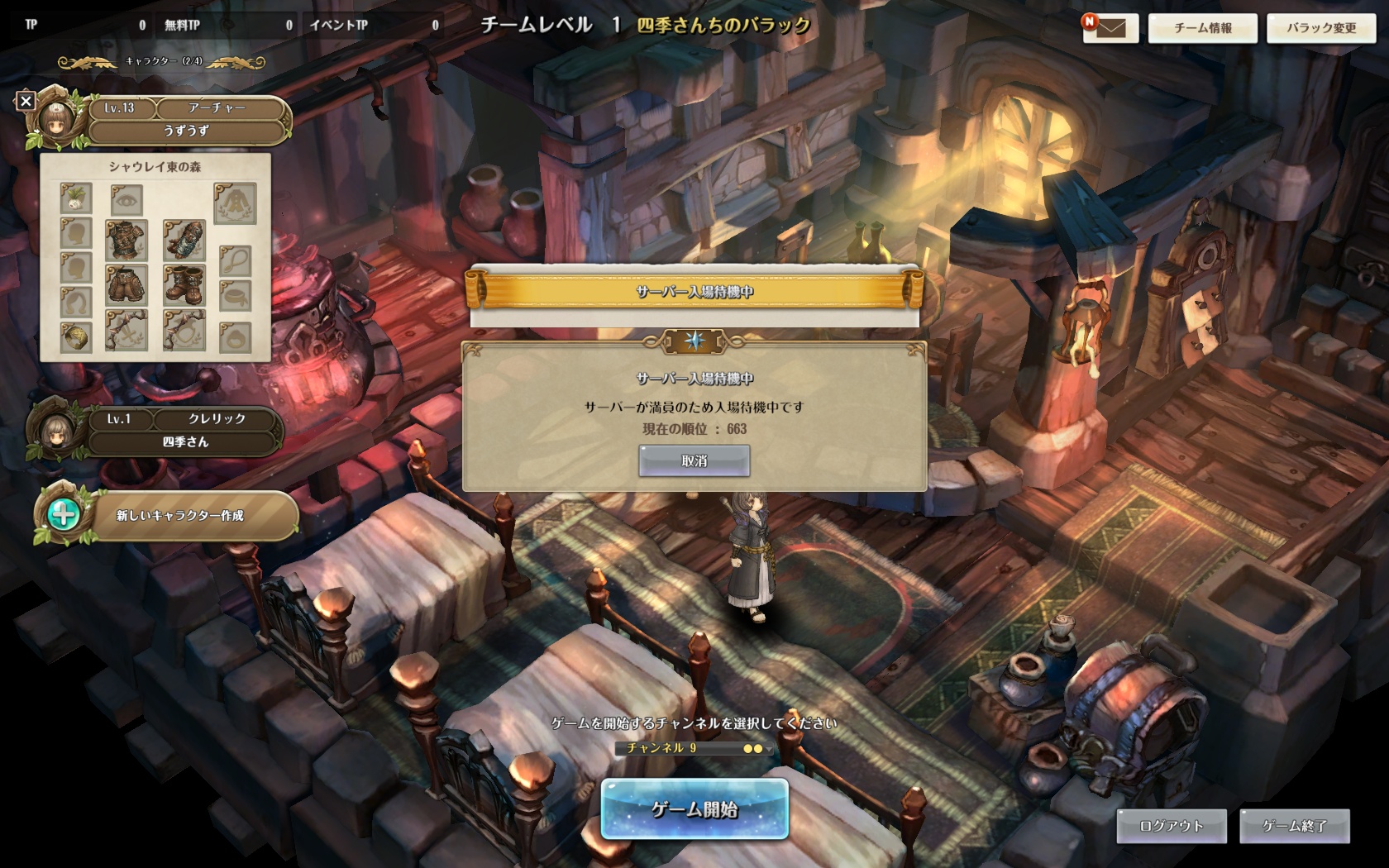Select the gloves equipment slot
The image size is (1389, 868).
[x=184, y=240]
